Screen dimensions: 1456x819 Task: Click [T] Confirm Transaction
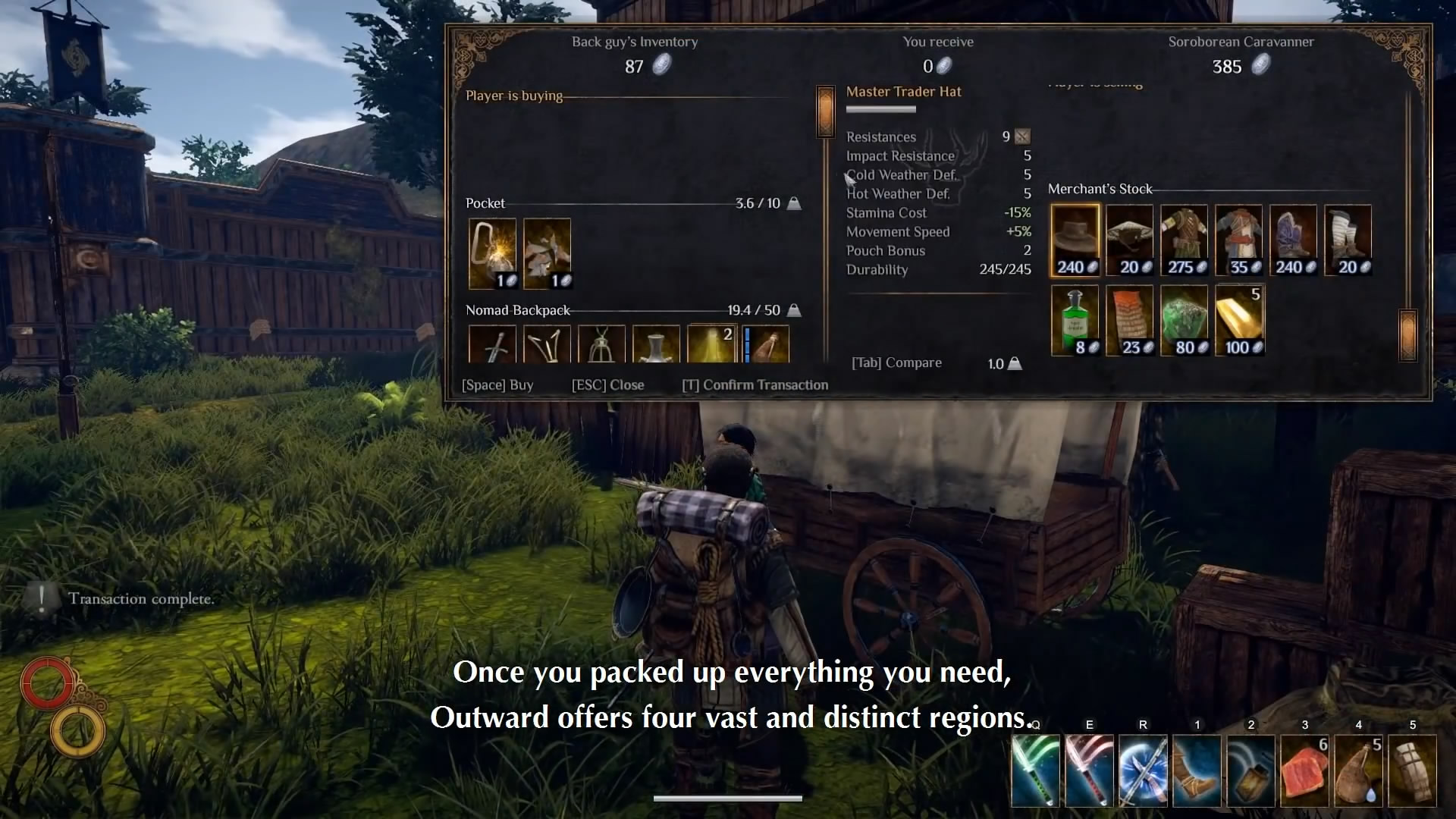click(755, 384)
